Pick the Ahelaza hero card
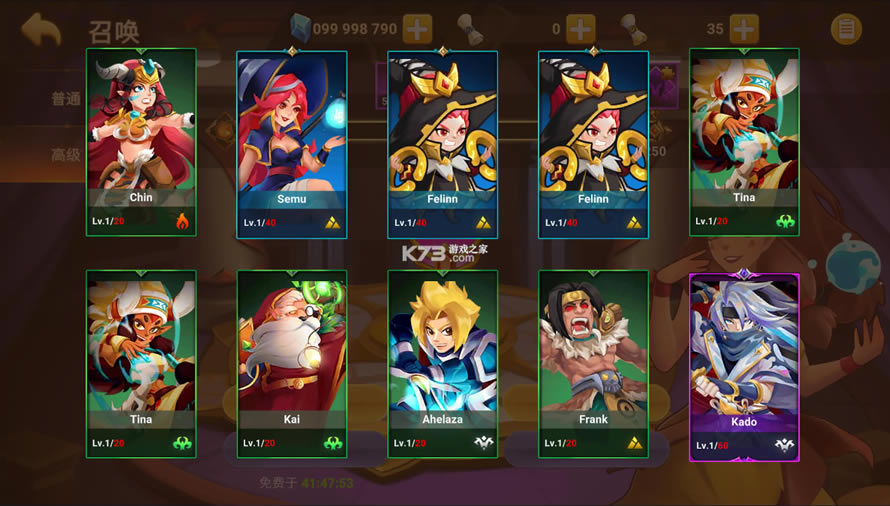The width and height of the screenshot is (890, 506). pos(442,364)
